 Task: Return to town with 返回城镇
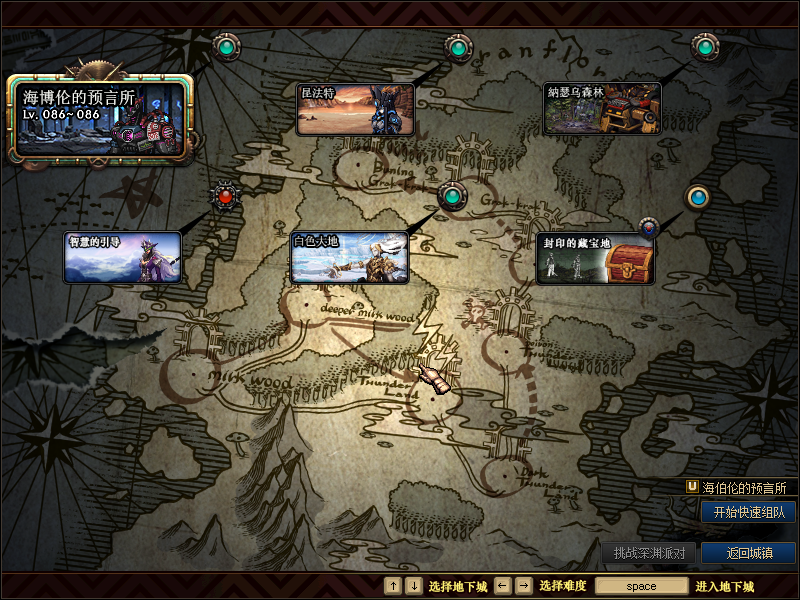(x=748, y=553)
